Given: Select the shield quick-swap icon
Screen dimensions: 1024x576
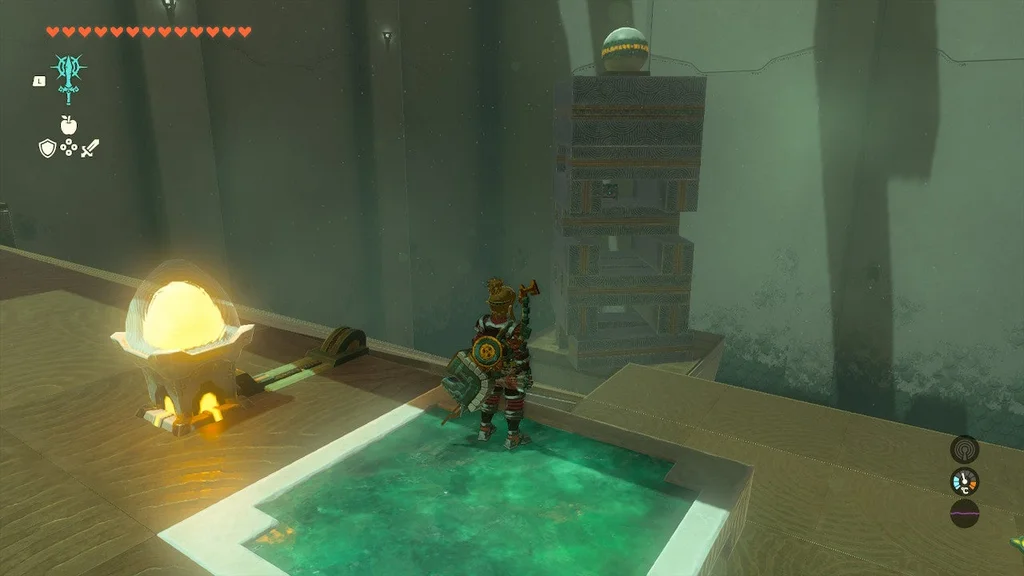Looking at the screenshot, I should 46,149.
